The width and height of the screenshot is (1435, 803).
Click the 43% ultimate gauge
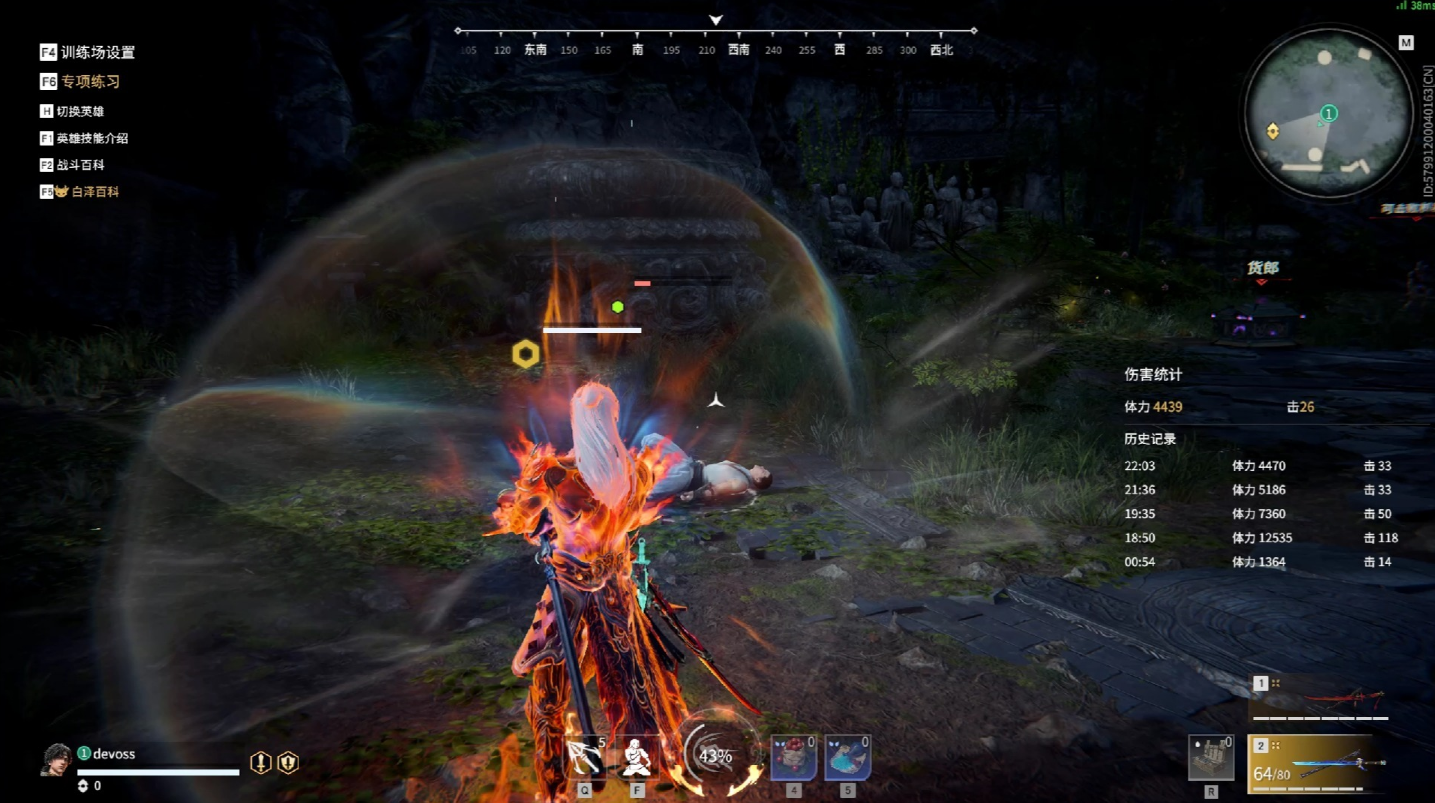pos(716,756)
